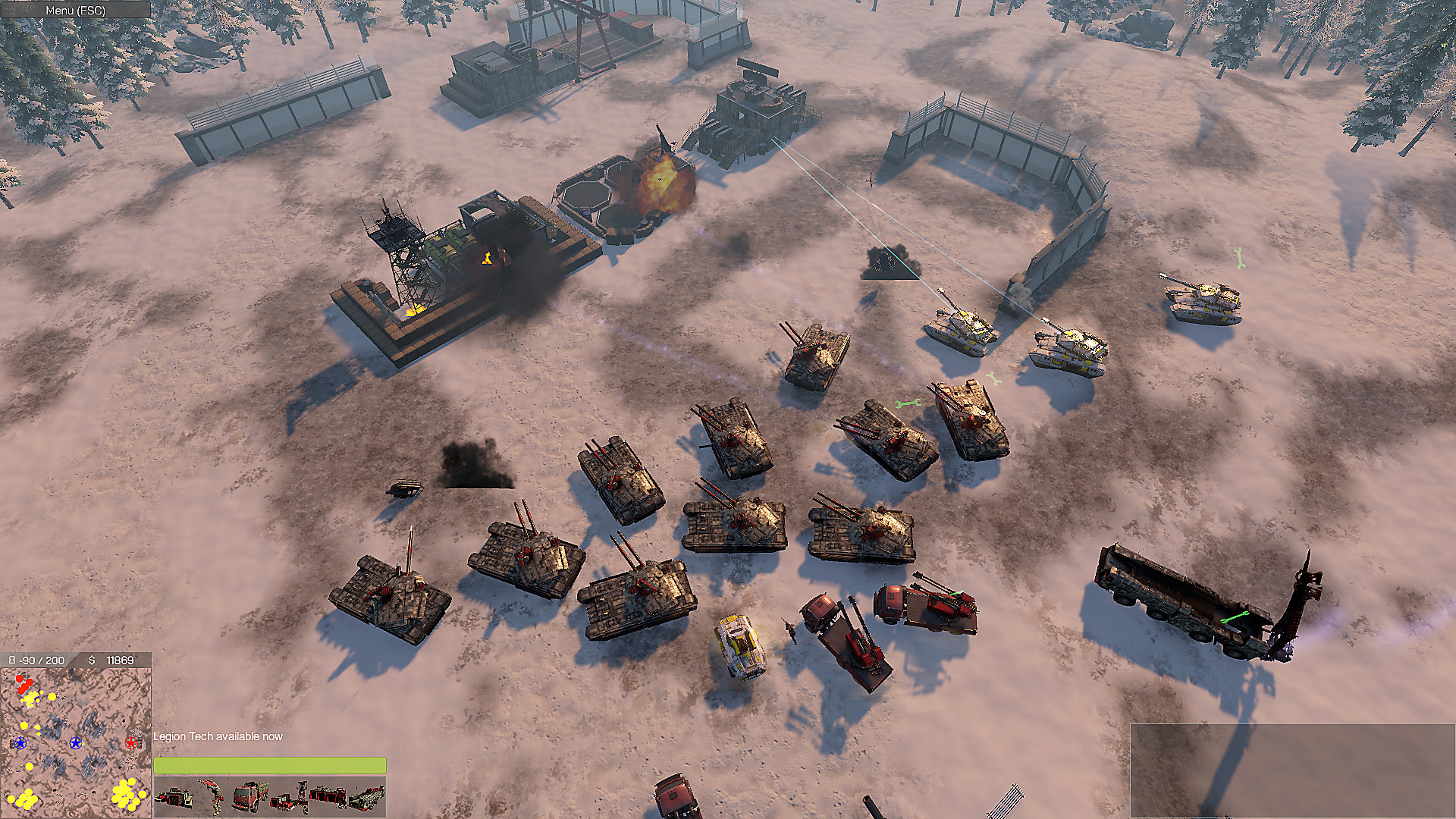
Task: Select the red defense structure icon in the queue
Action: [x=328, y=796]
